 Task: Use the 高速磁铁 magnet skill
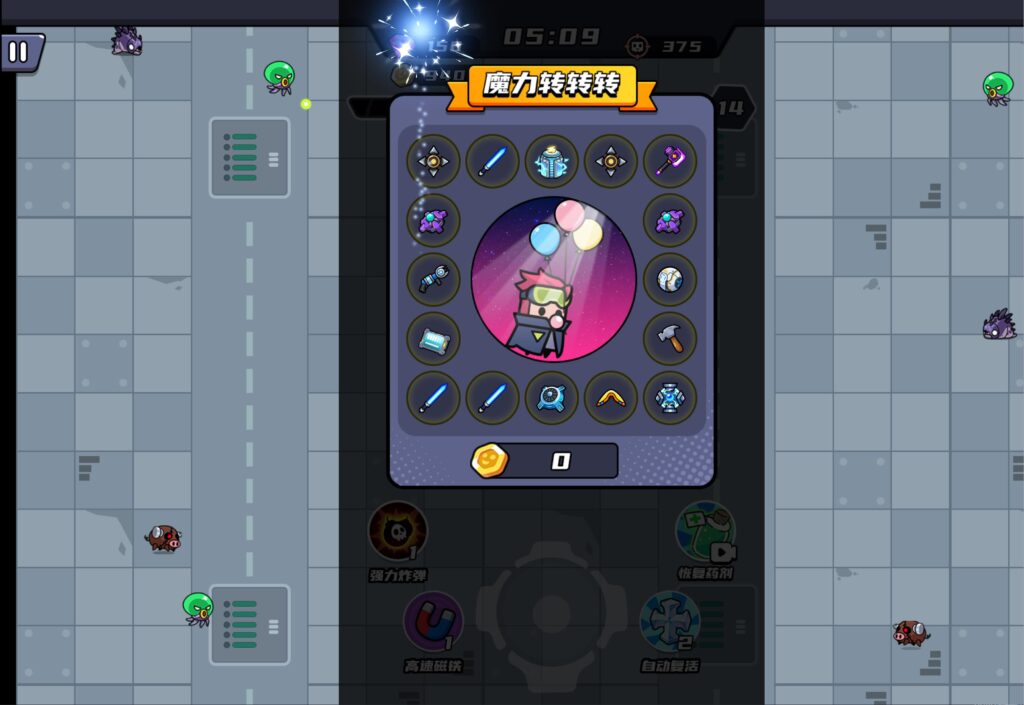click(433, 621)
